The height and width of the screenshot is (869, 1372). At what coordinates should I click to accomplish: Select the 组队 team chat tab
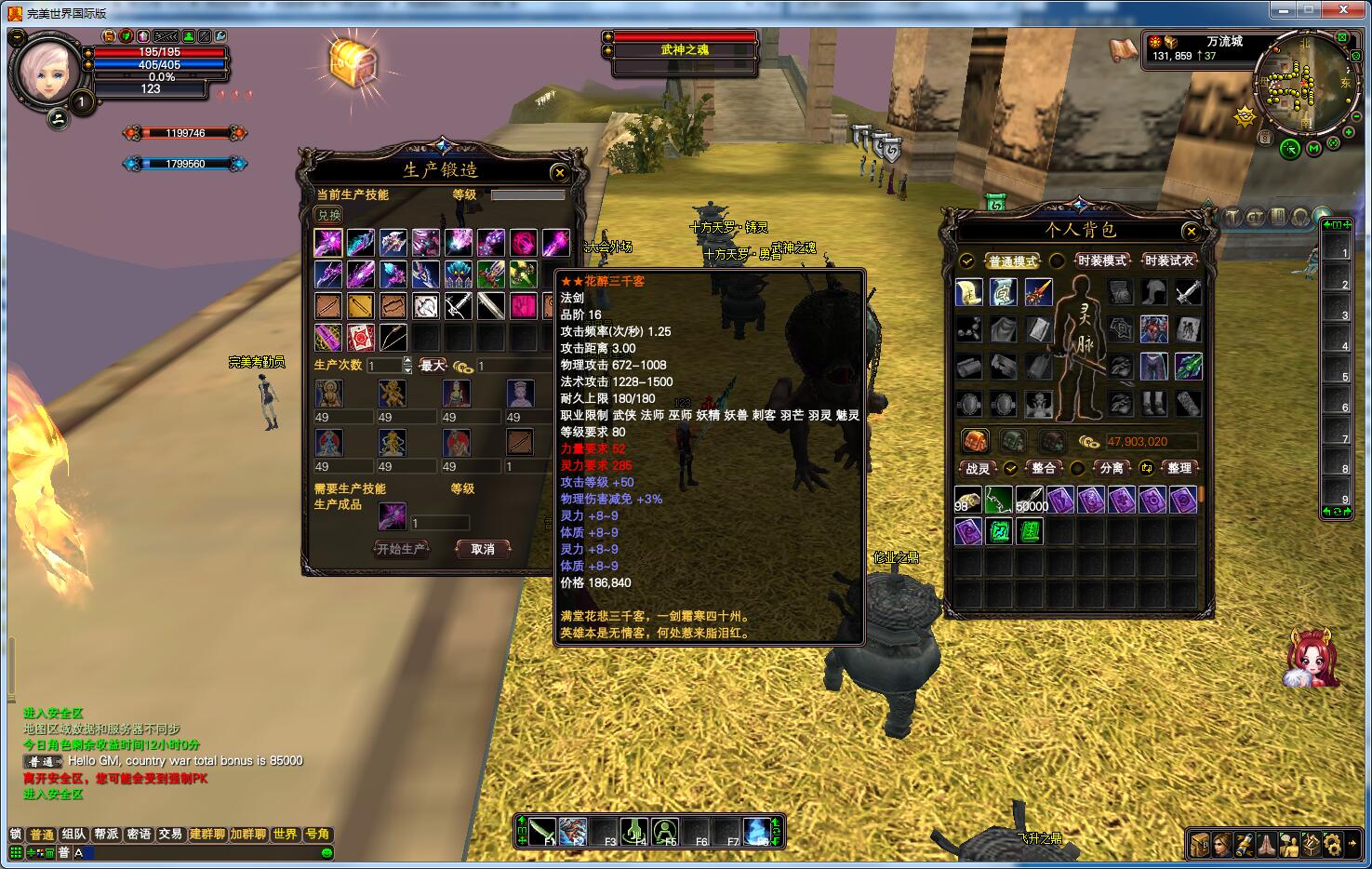[x=73, y=835]
